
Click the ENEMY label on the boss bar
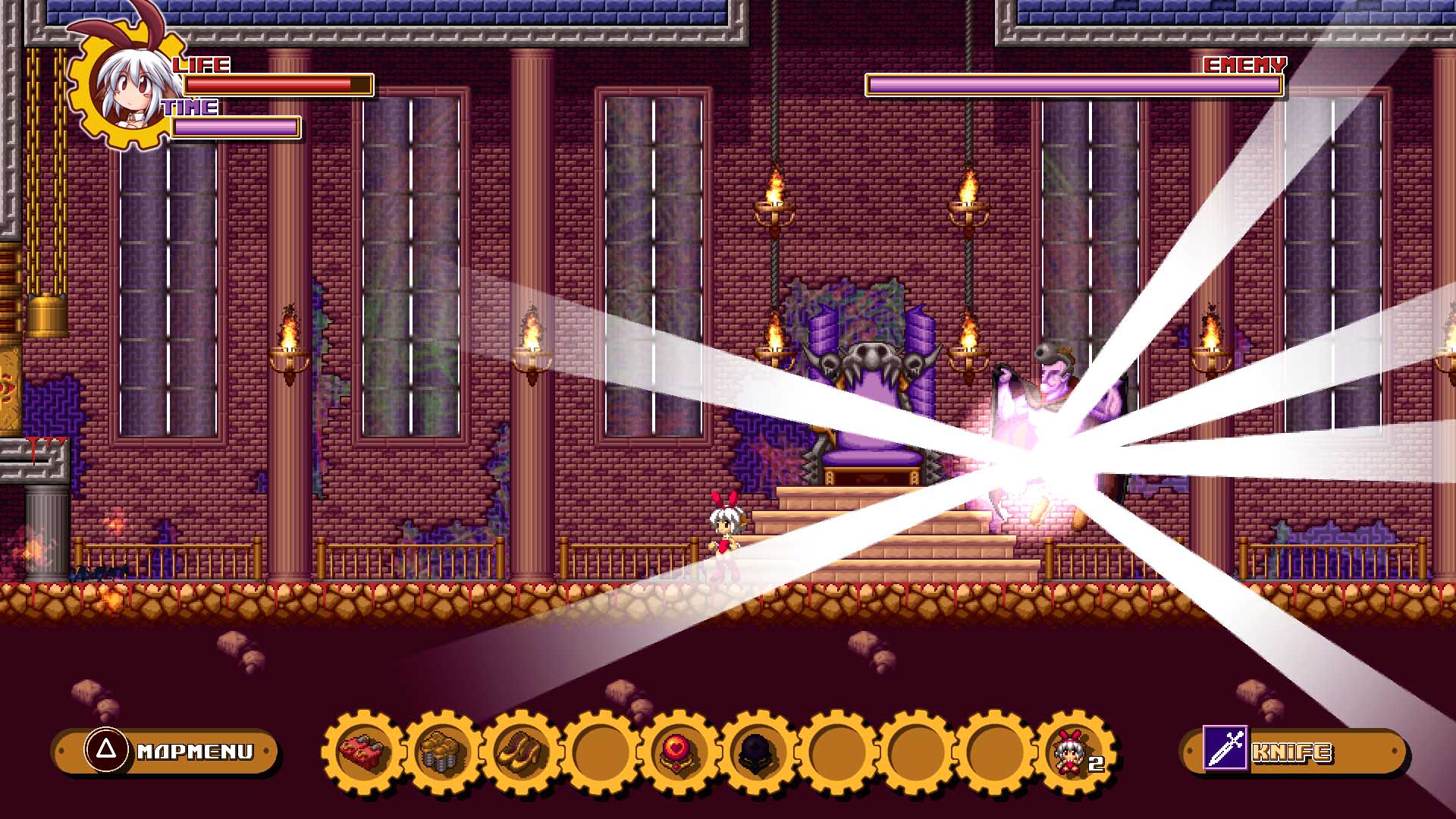click(1243, 66)
